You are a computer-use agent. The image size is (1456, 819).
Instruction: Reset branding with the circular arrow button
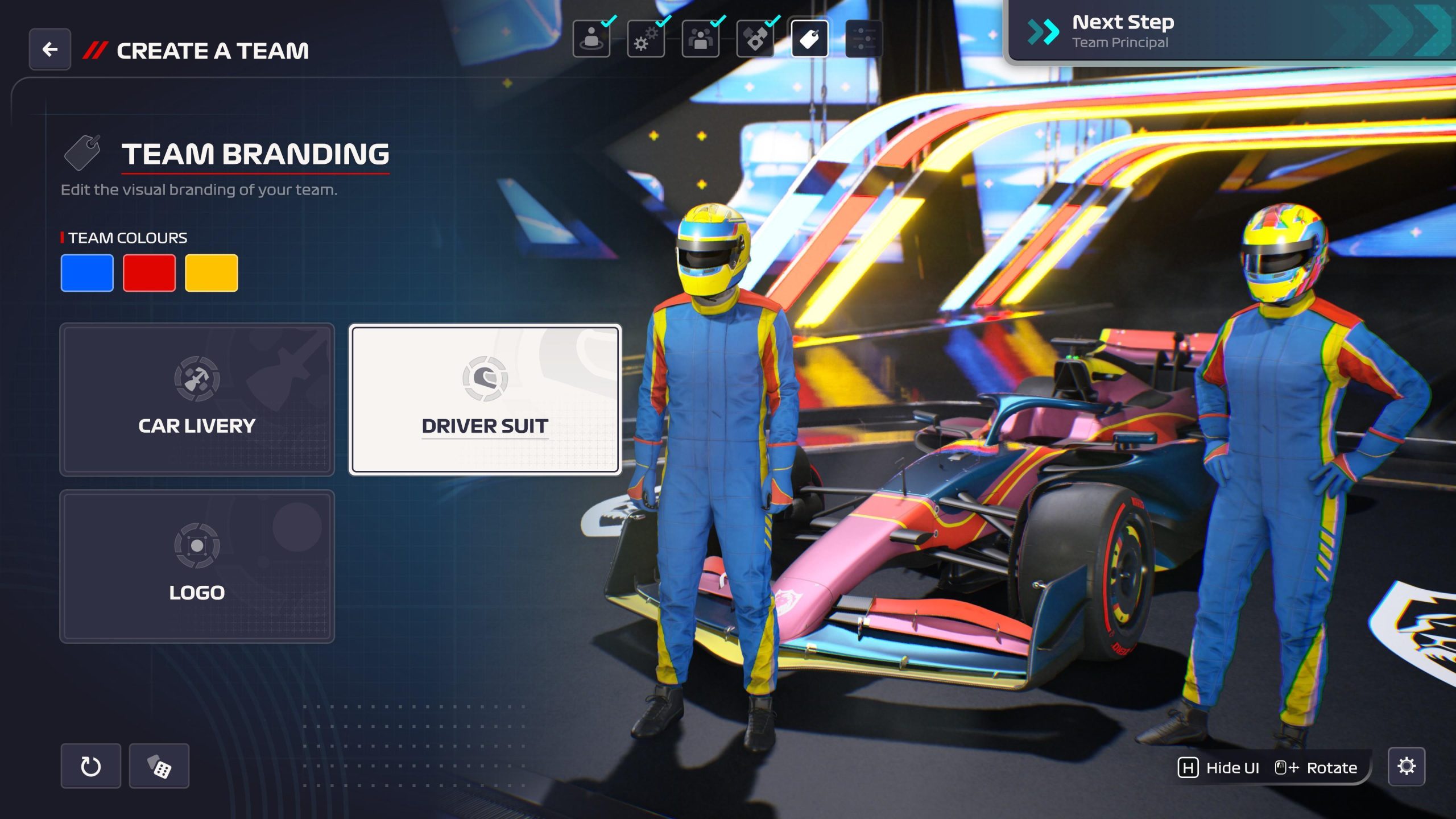coord(91,766)
